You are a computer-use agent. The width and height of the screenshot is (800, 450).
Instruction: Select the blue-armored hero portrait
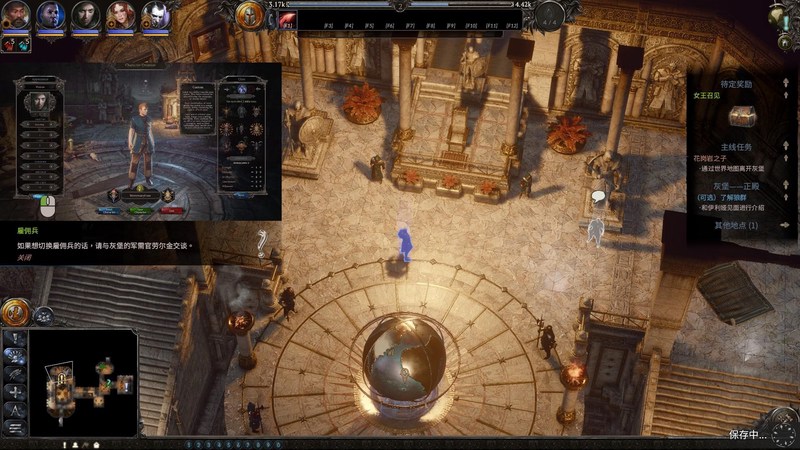52,15
